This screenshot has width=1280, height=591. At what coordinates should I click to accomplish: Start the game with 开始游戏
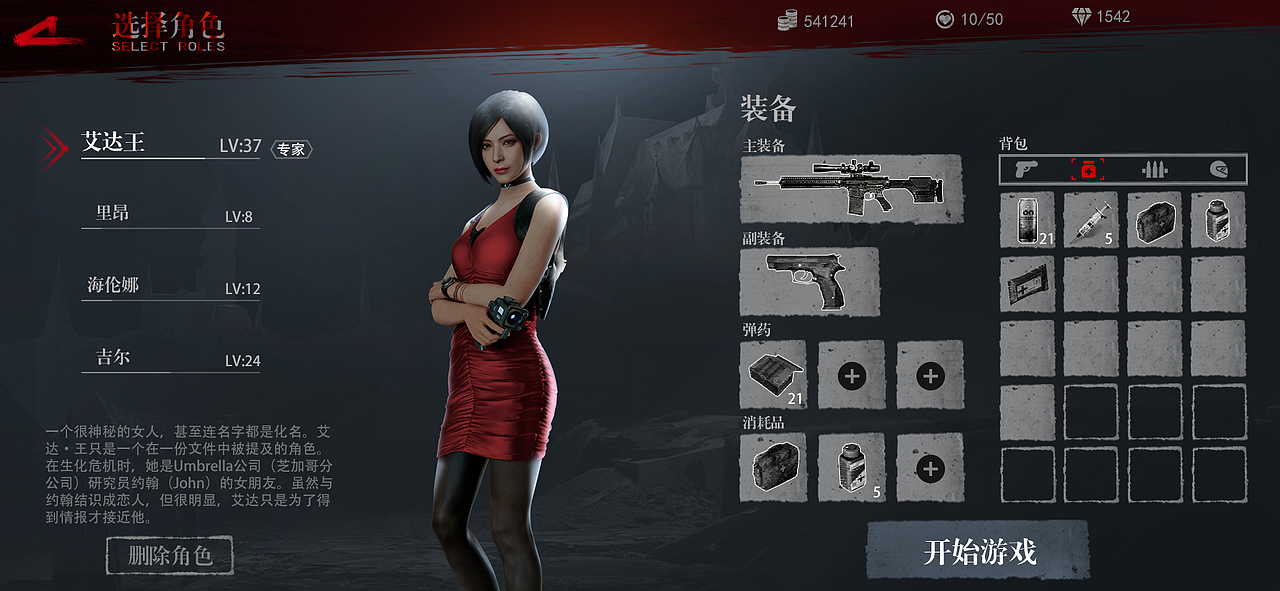tap(978, 551)
